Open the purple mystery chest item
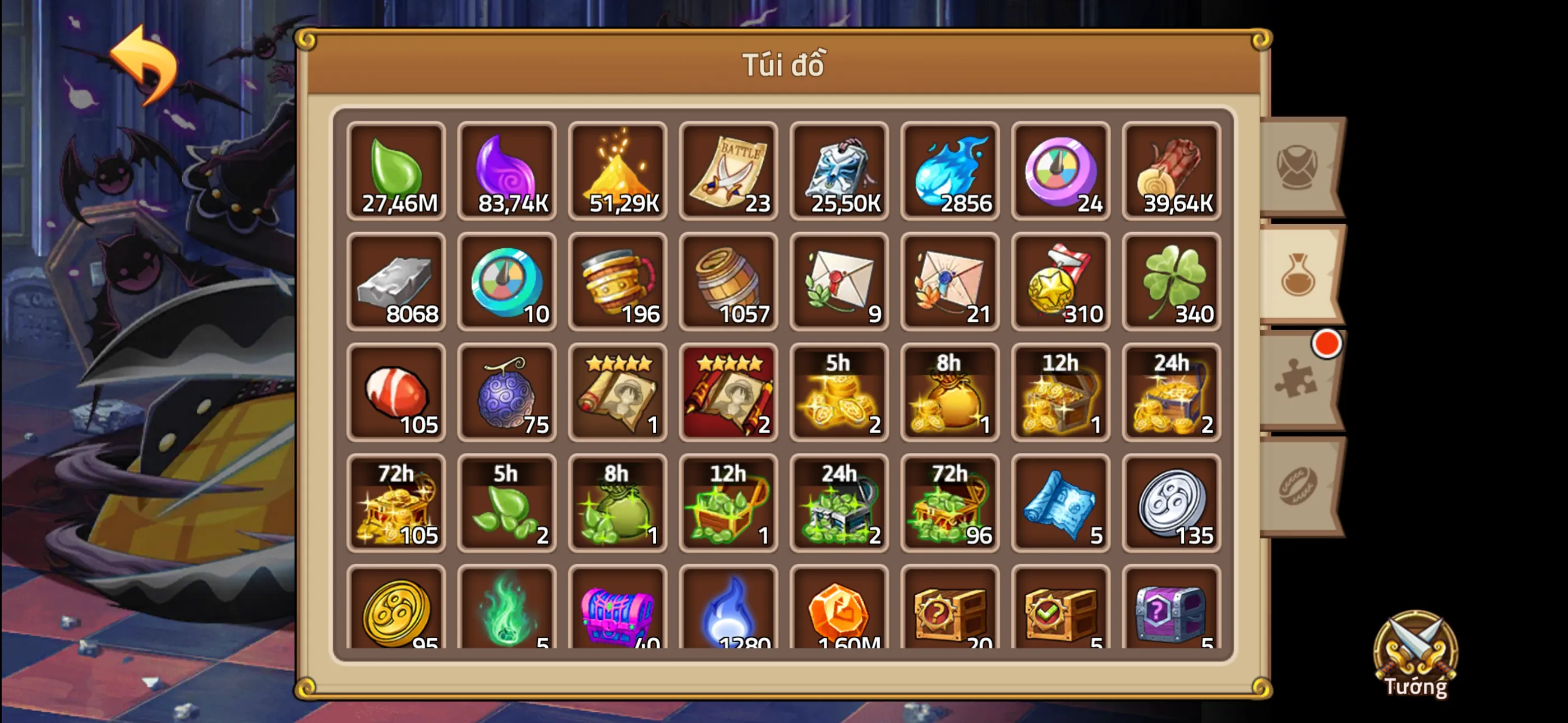 click(x=1170, y=615)
